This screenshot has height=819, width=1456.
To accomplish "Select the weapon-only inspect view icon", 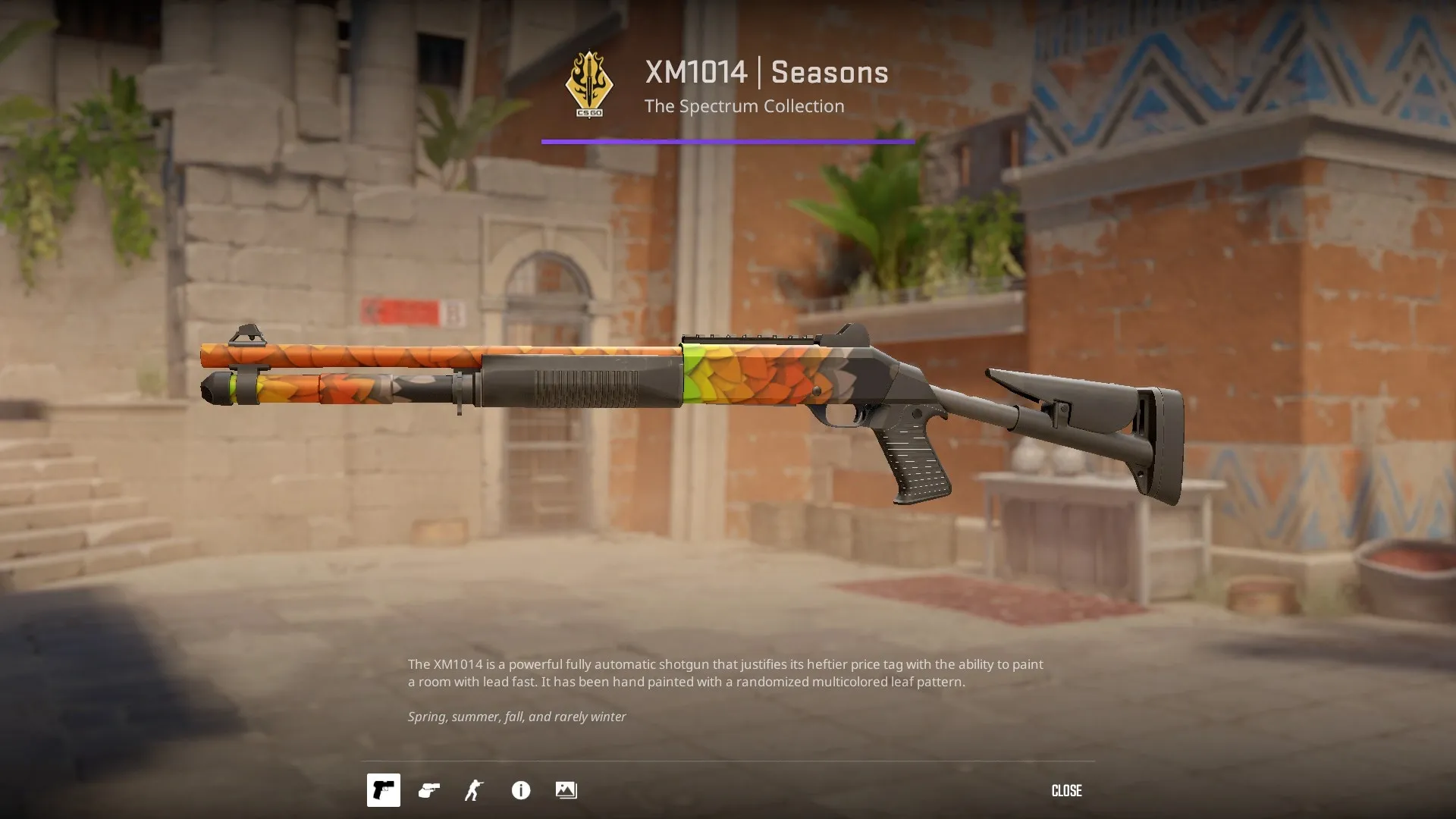I will 384,790.
